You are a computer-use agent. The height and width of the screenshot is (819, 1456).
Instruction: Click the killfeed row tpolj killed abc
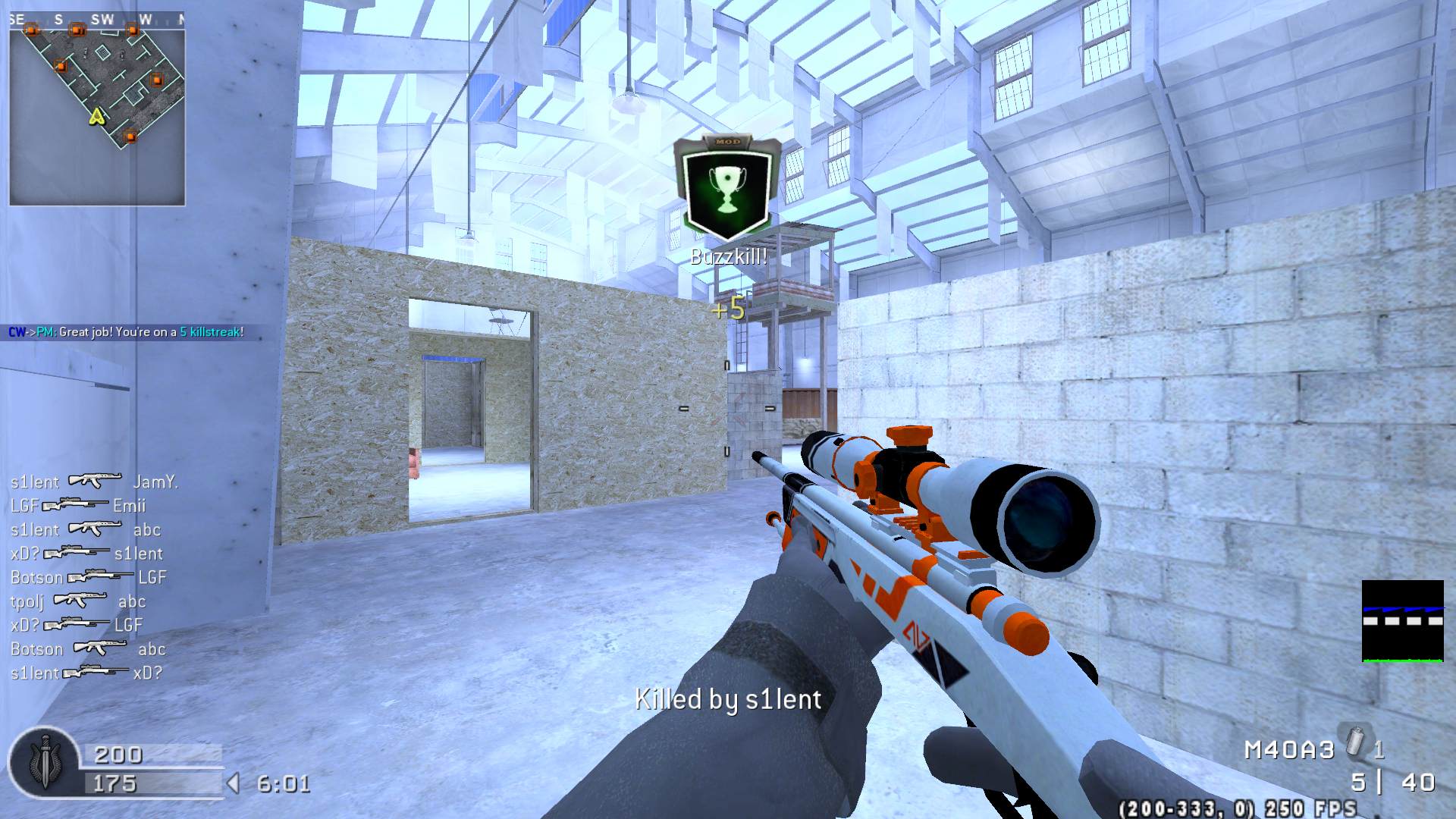tap(77, 601)
